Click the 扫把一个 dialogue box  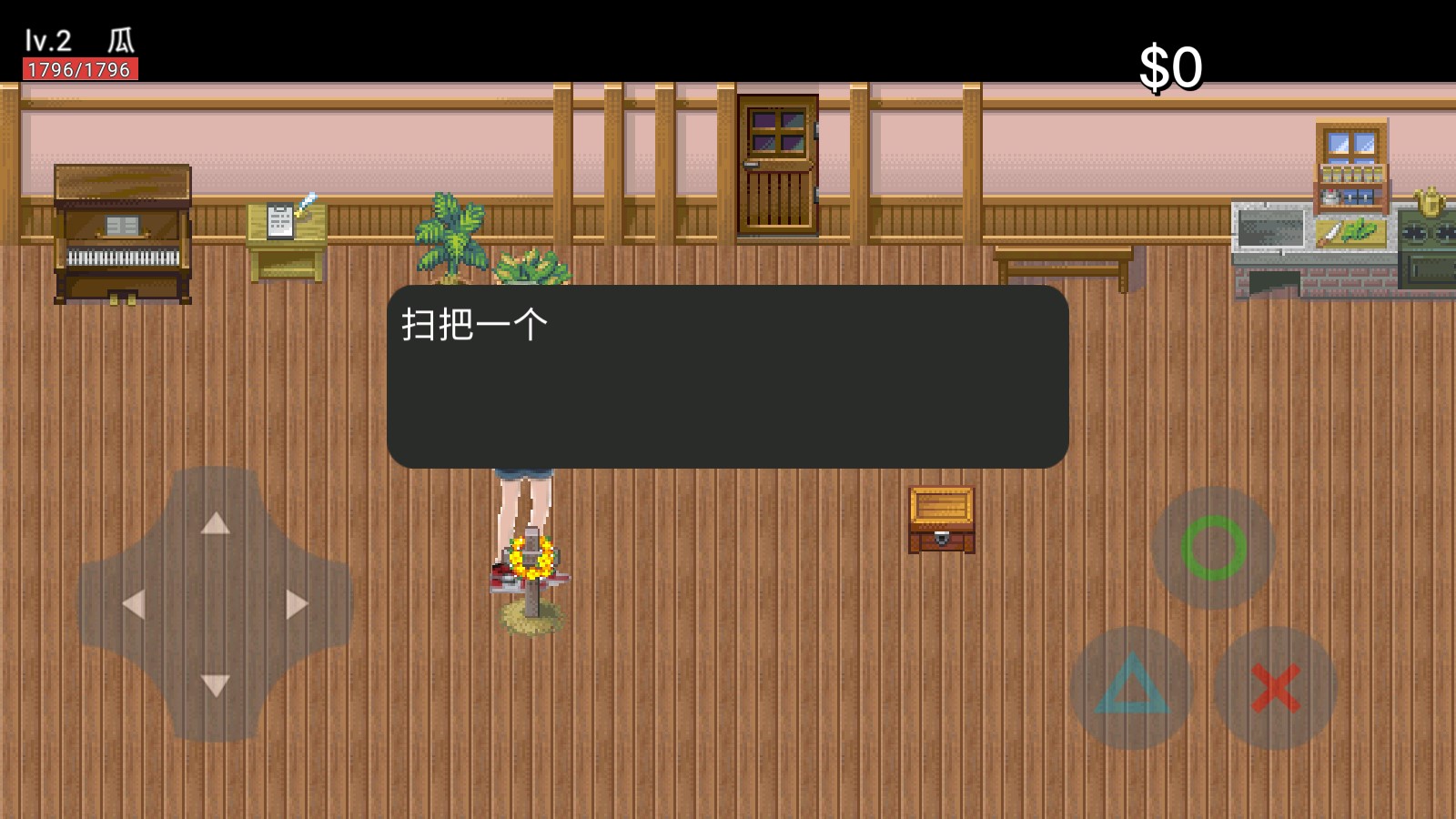(x=728, y=373)
